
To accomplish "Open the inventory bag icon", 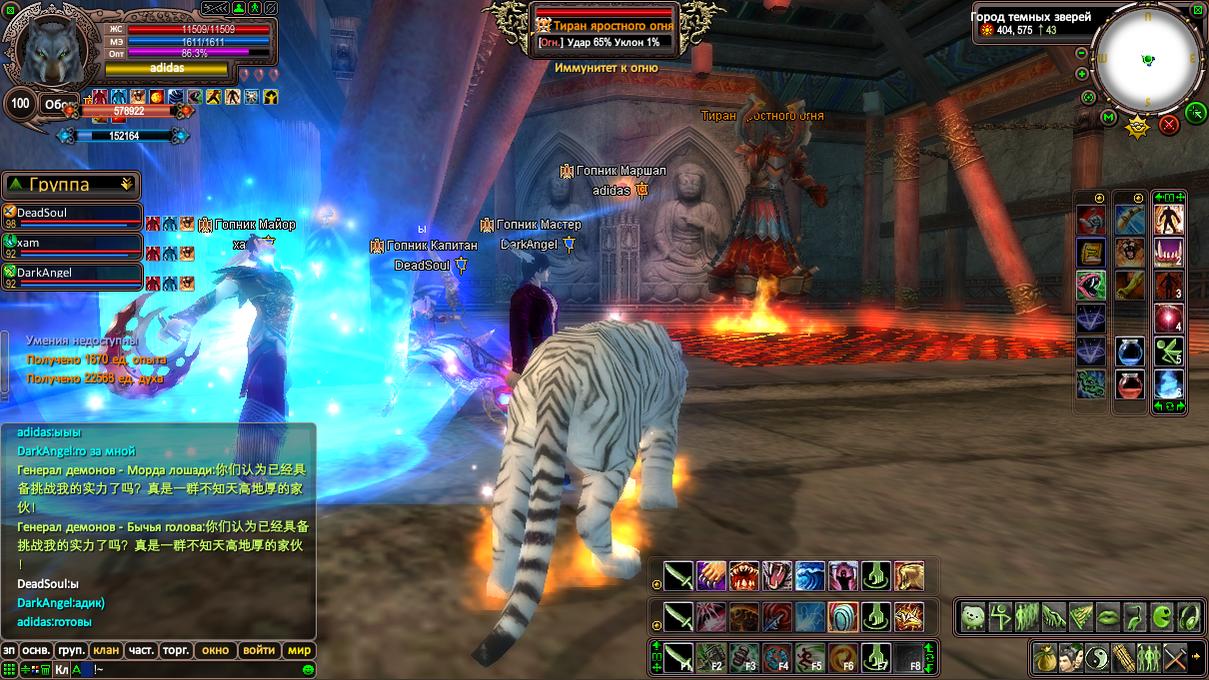I will (x=1046, y=658).
